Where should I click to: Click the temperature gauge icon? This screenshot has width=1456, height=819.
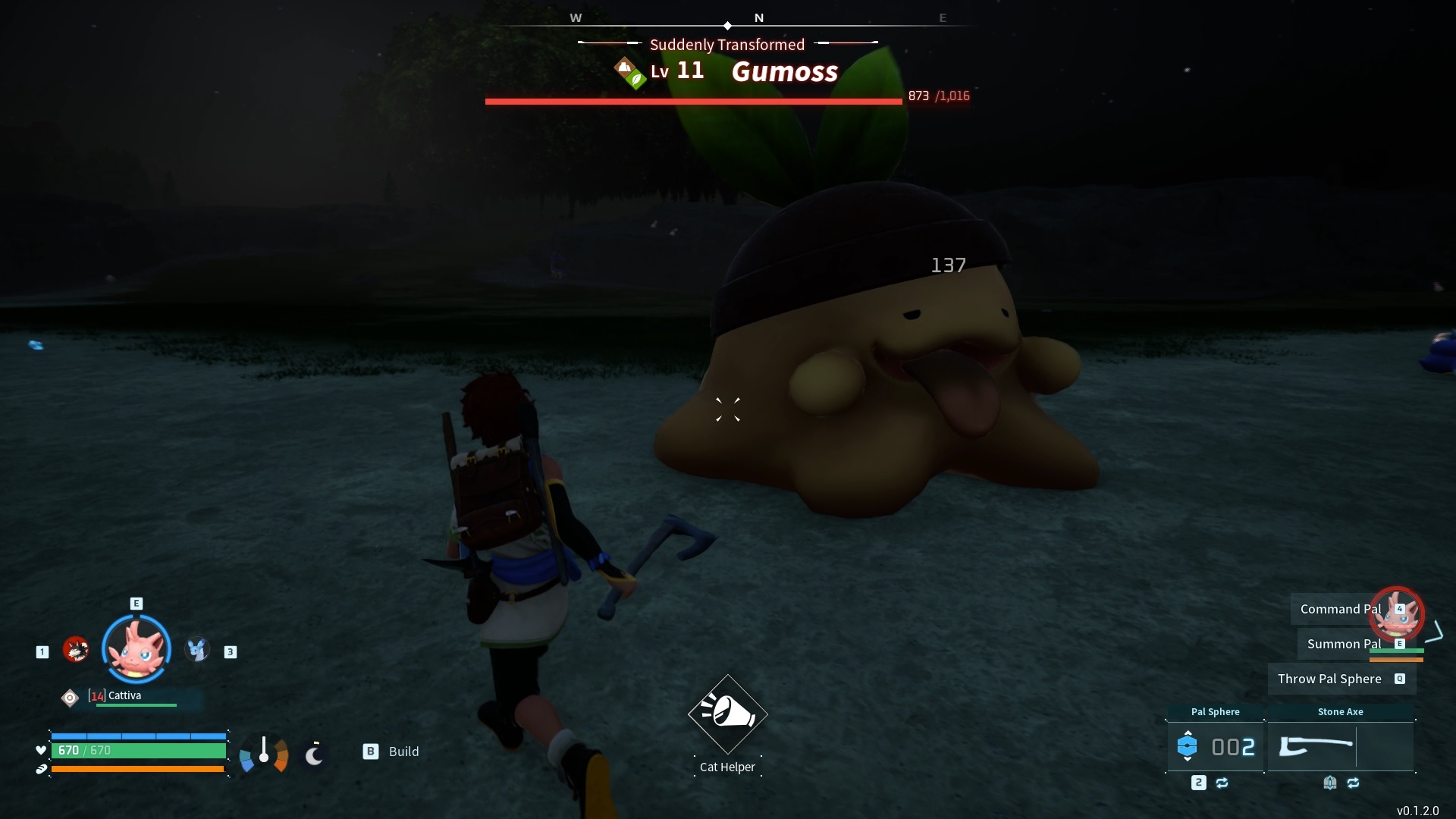pyautogui.click(x=264, y=754)
